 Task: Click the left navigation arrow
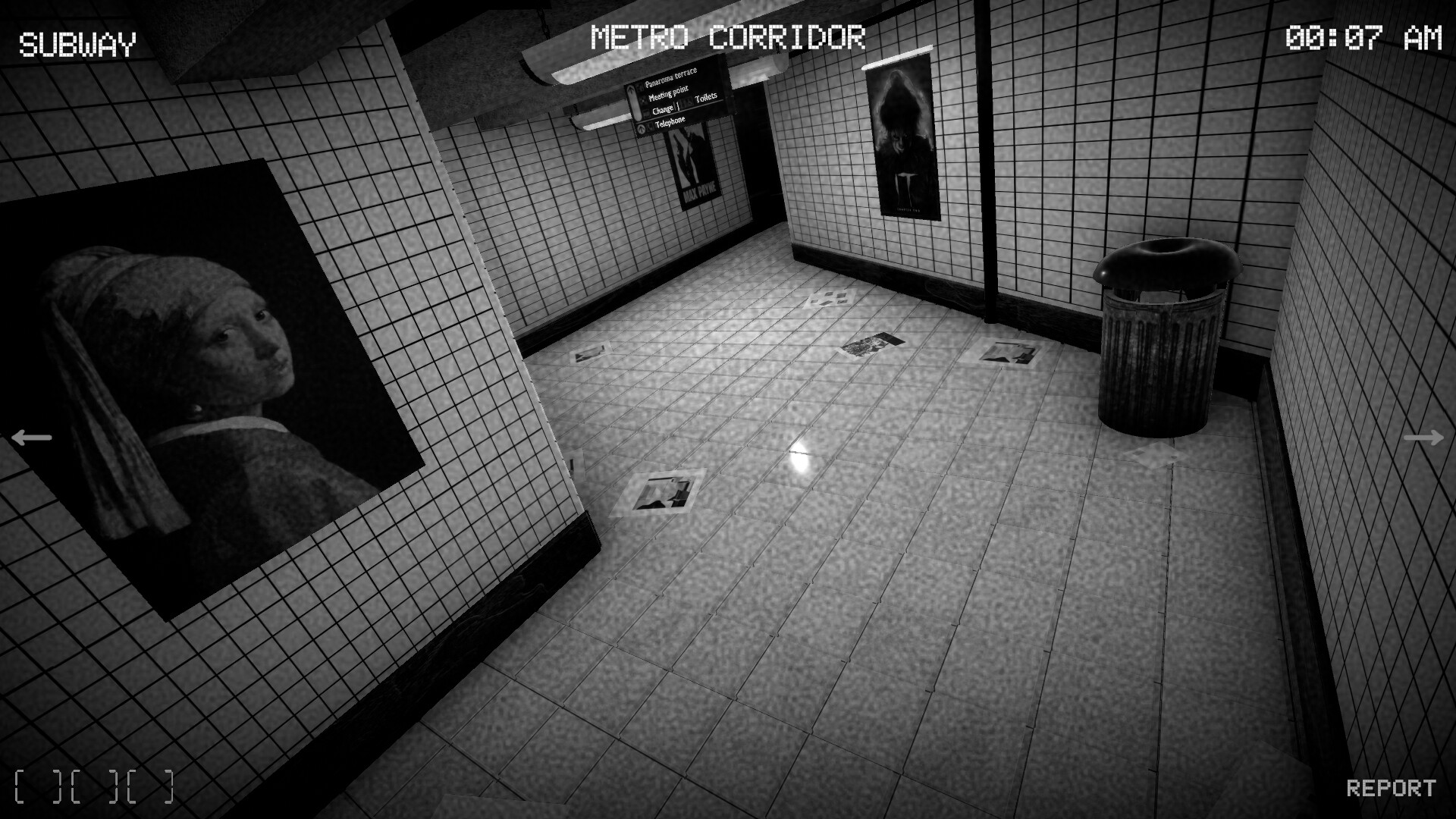click(30, 436)
